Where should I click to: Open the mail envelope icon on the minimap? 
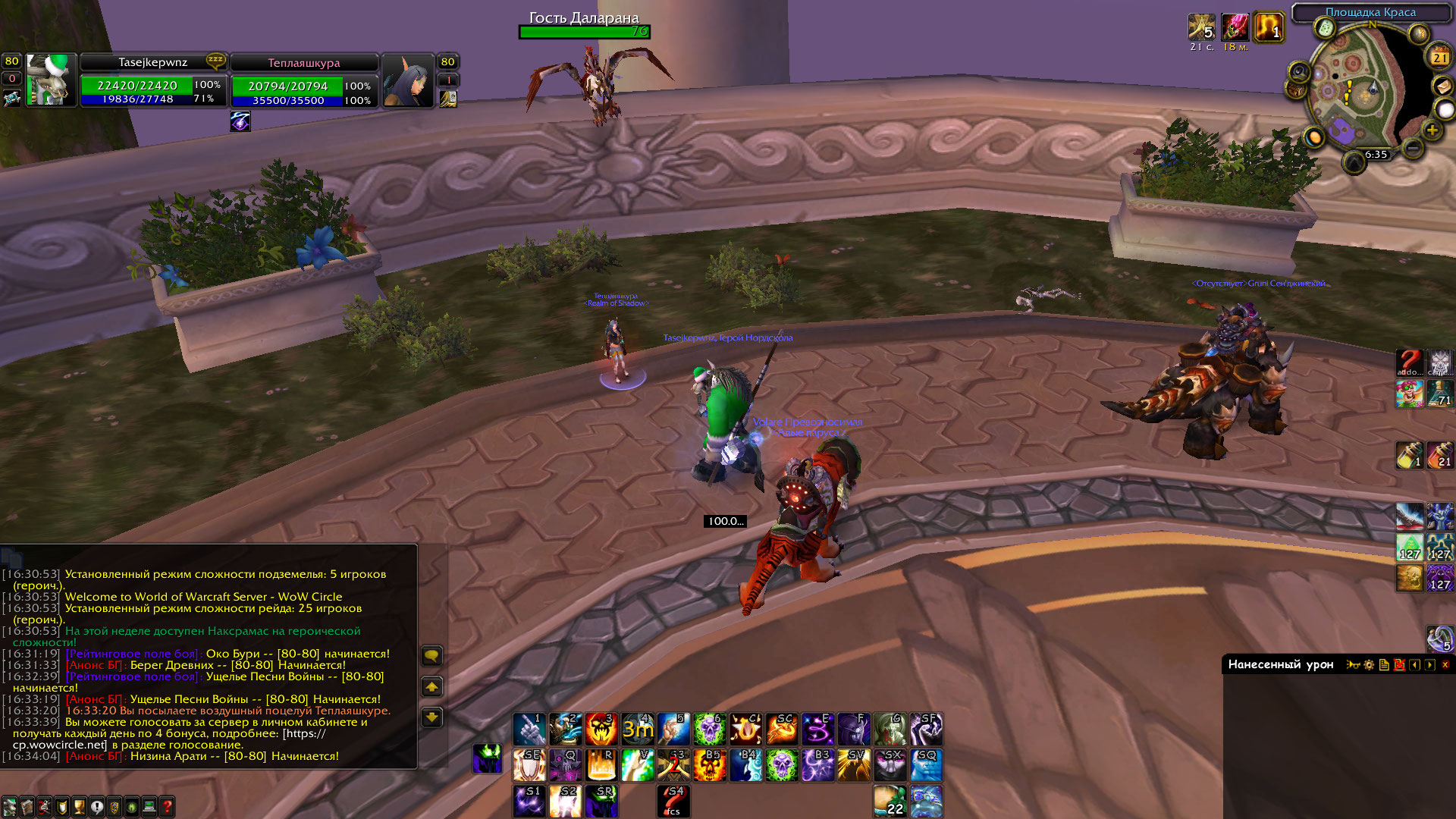(x=1442, y=86)
